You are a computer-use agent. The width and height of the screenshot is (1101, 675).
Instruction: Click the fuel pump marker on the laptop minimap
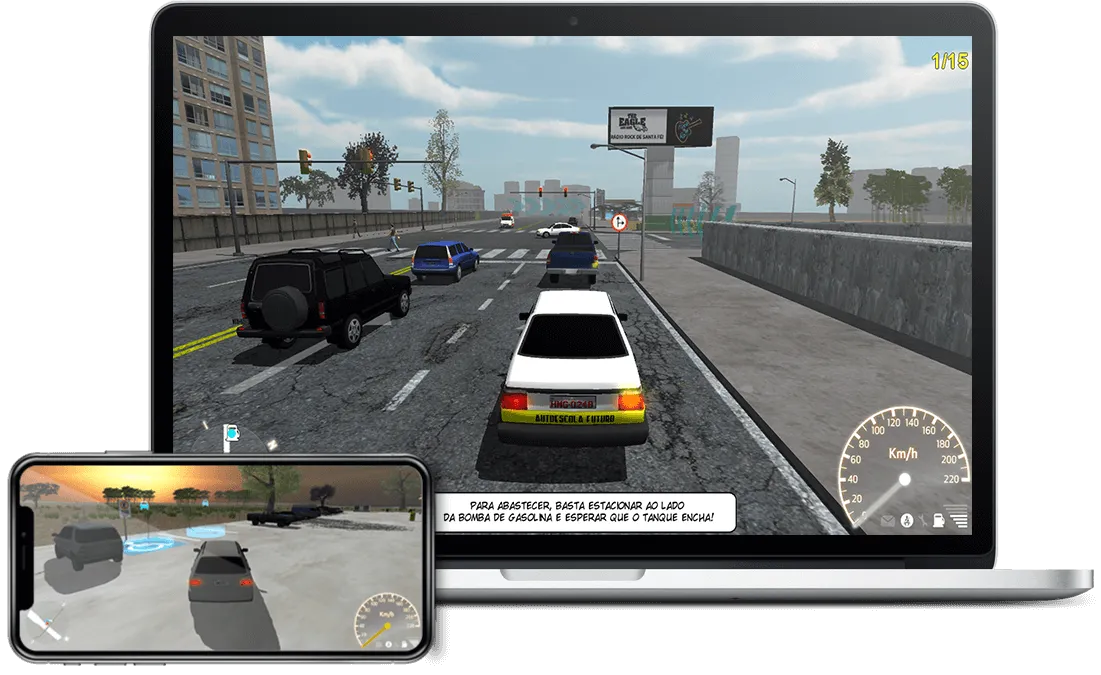pos(231,433)
